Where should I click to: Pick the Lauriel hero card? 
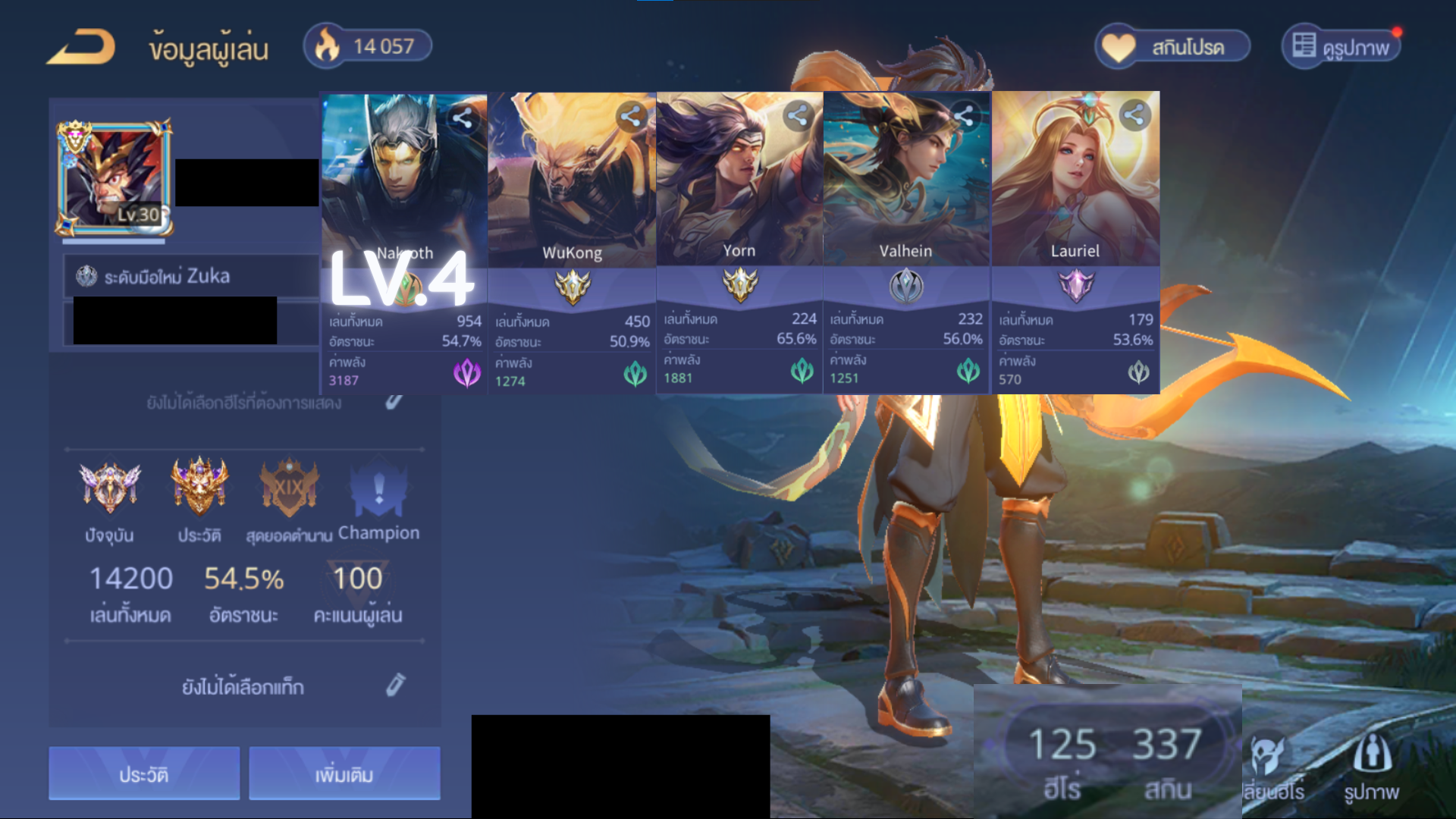(x=1075, y=243)
